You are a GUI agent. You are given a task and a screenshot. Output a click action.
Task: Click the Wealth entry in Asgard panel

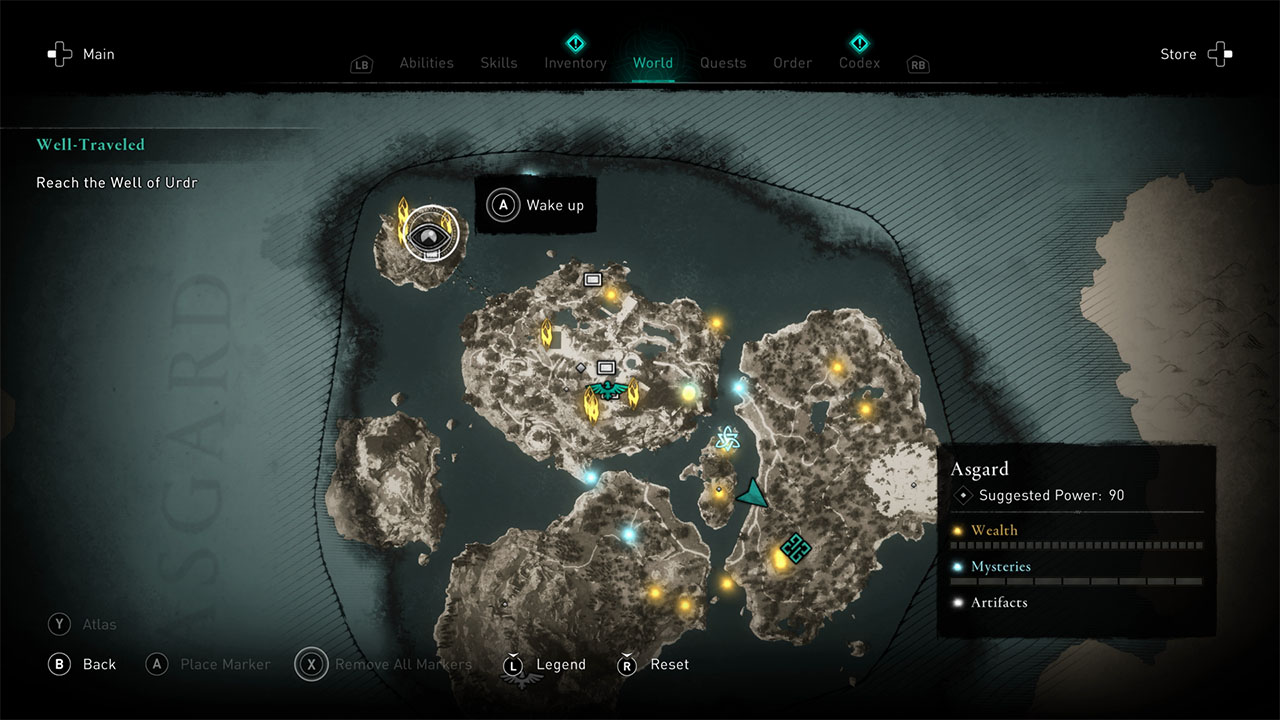994,530
